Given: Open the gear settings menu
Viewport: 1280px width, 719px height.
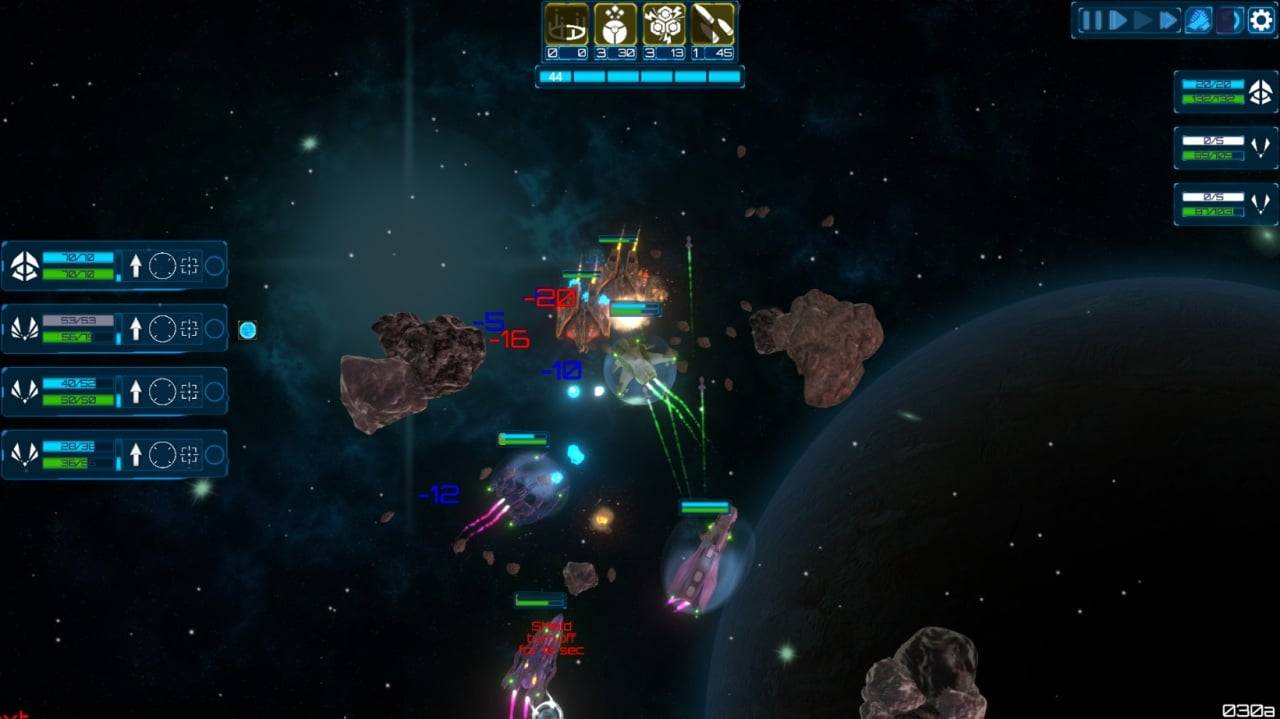Looking at the screenshot, I should pos(1260,20).
